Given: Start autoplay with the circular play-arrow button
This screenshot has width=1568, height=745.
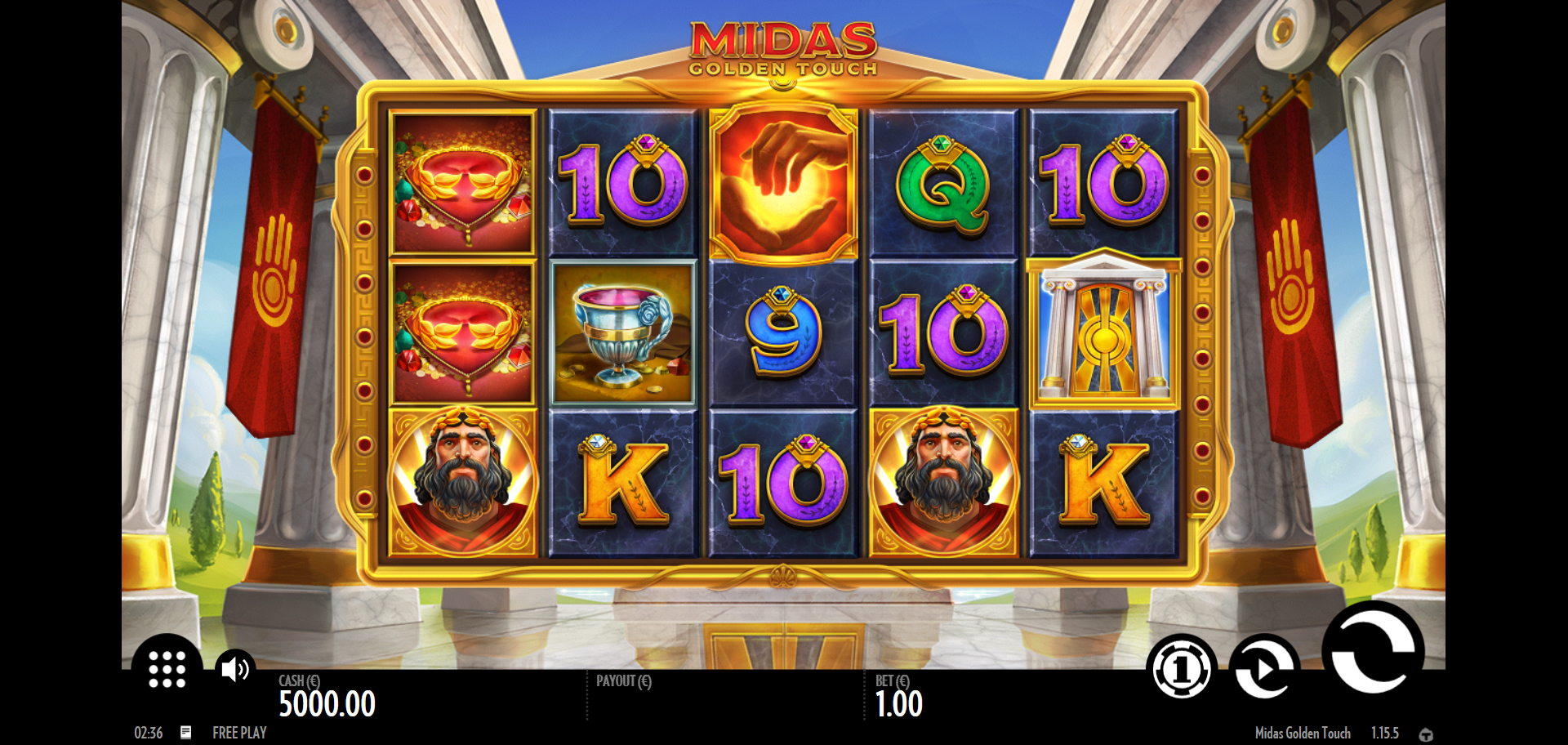Looking at the screenshot, I should (x=1263, y=669).
